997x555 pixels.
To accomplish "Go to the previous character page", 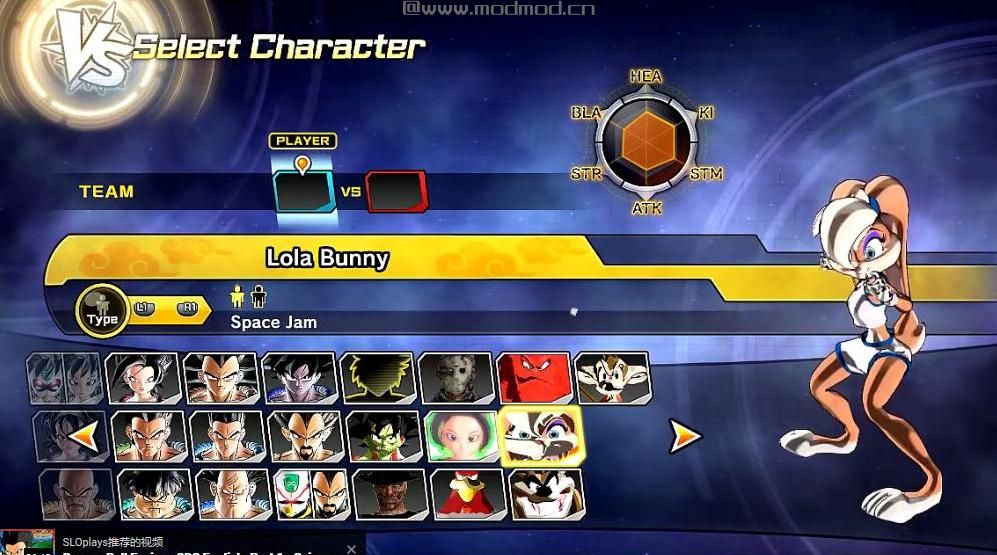I will tap(86, 435).
